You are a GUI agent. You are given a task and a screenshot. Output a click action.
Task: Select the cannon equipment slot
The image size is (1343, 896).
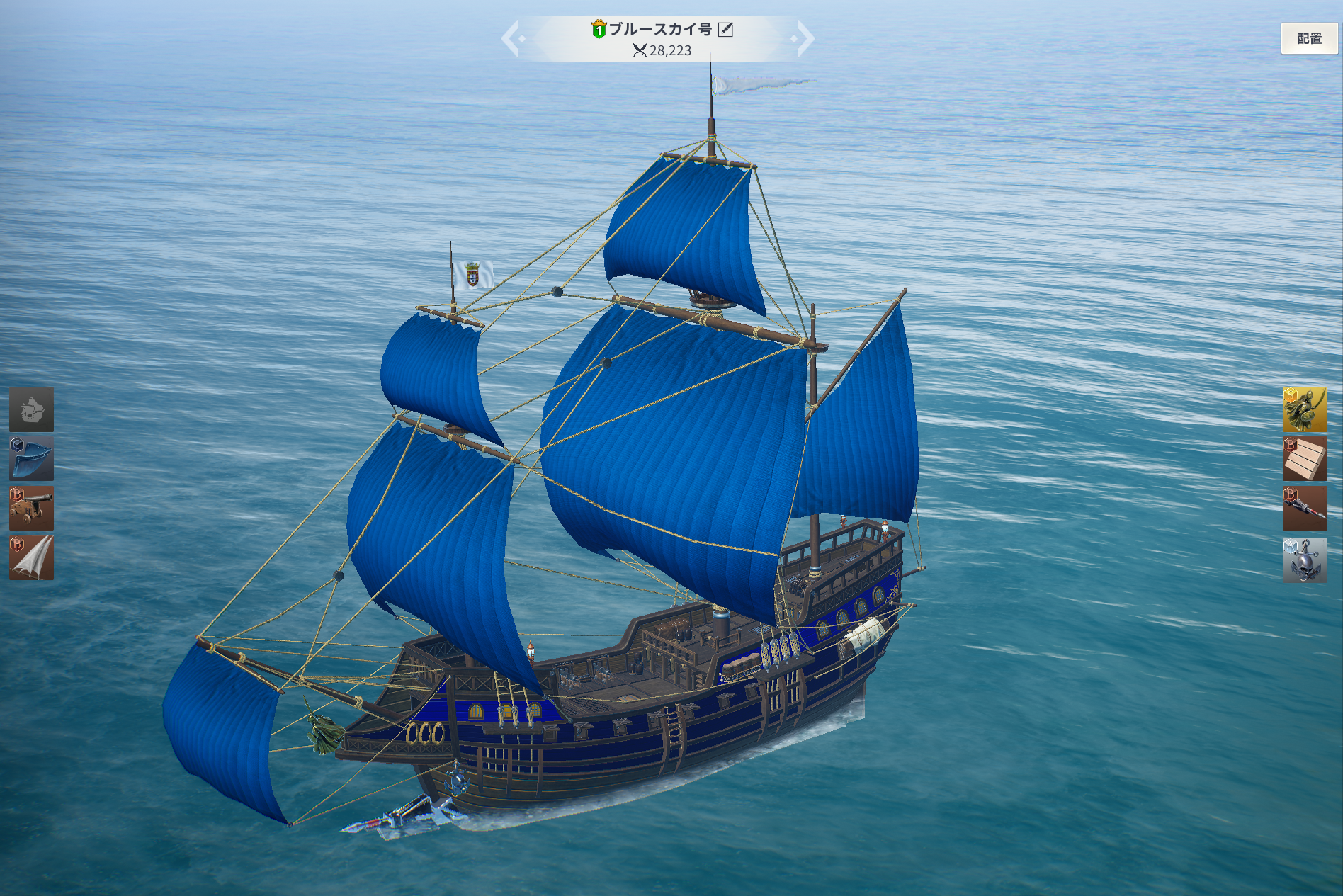tap(31, 509)
